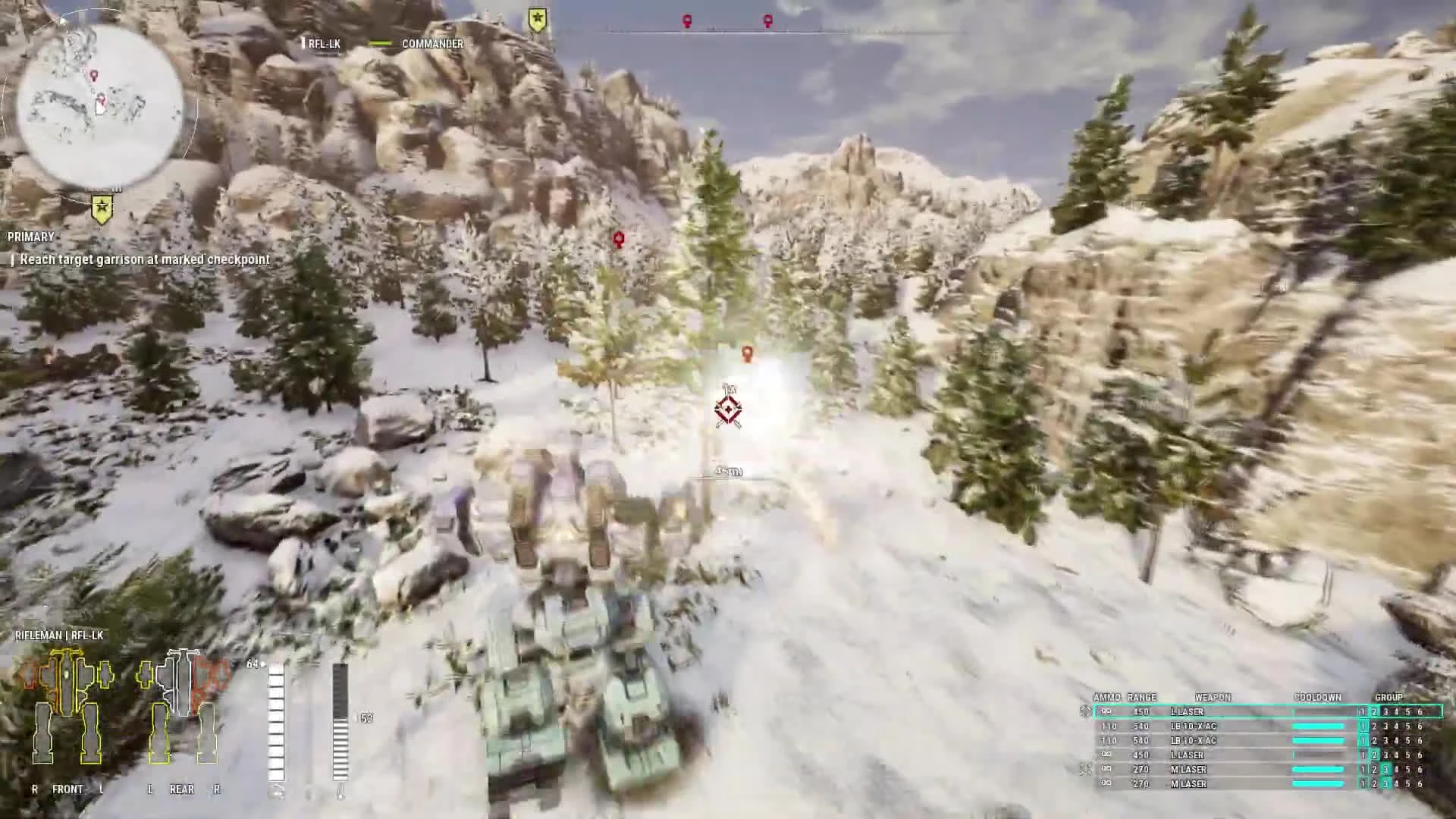This screenshot has height=819, width=1456.
Task: Click the red enemy pin inside the minimap
Action: point(93,76)
